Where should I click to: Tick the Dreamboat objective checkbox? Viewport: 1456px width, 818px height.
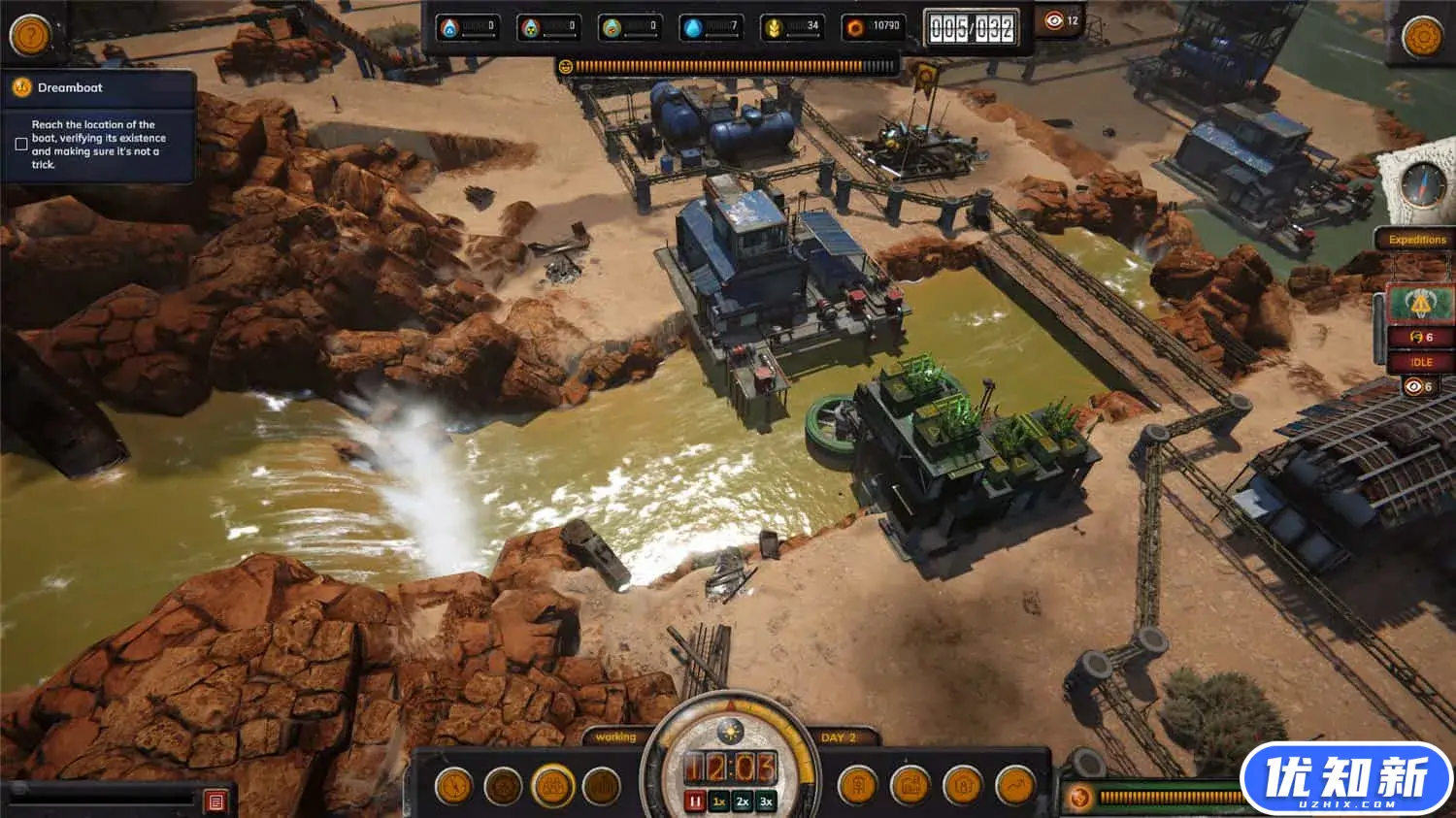pyautogui.click(x=21, y=145)
